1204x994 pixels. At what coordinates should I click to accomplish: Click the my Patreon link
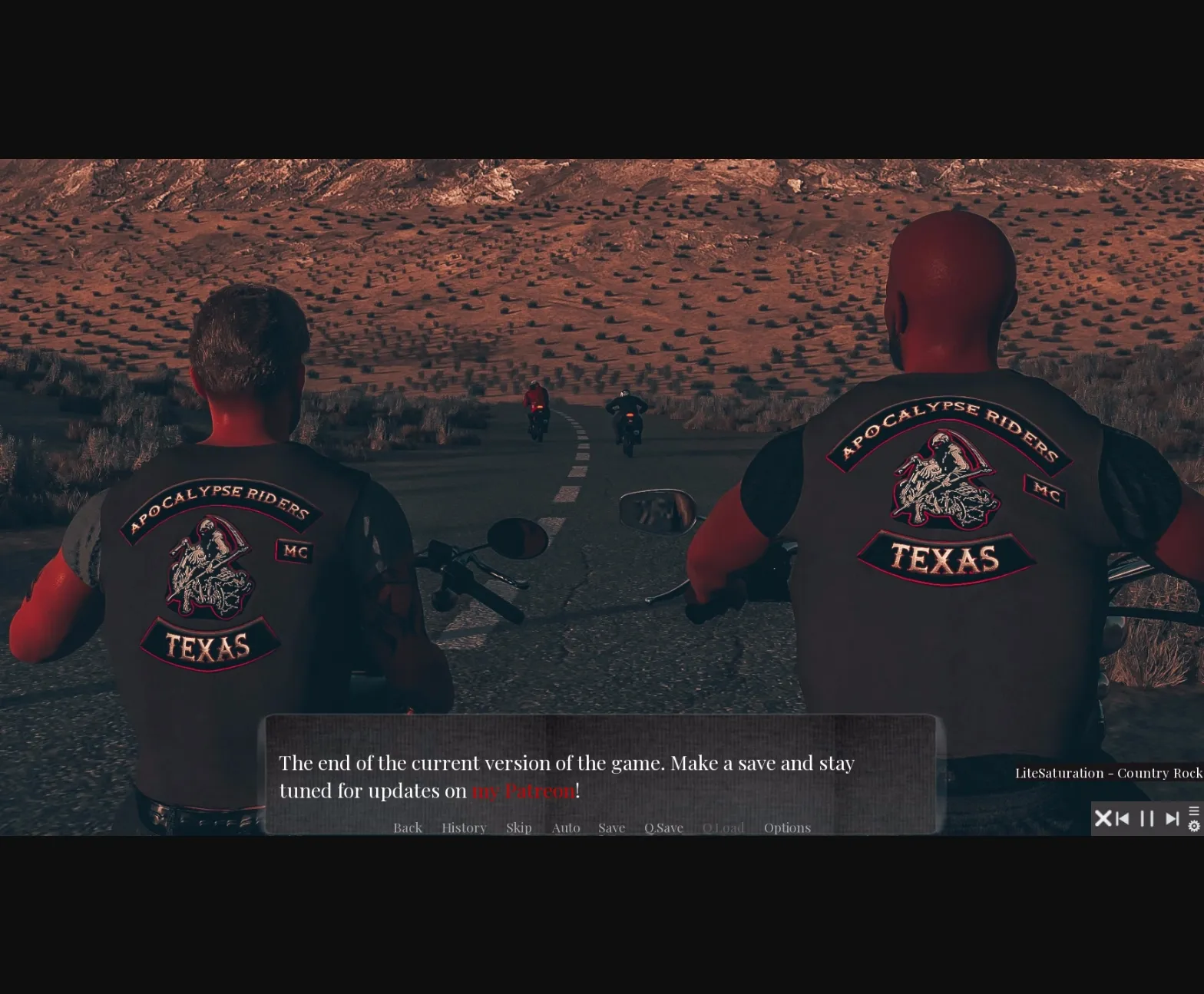coord(524,791)
